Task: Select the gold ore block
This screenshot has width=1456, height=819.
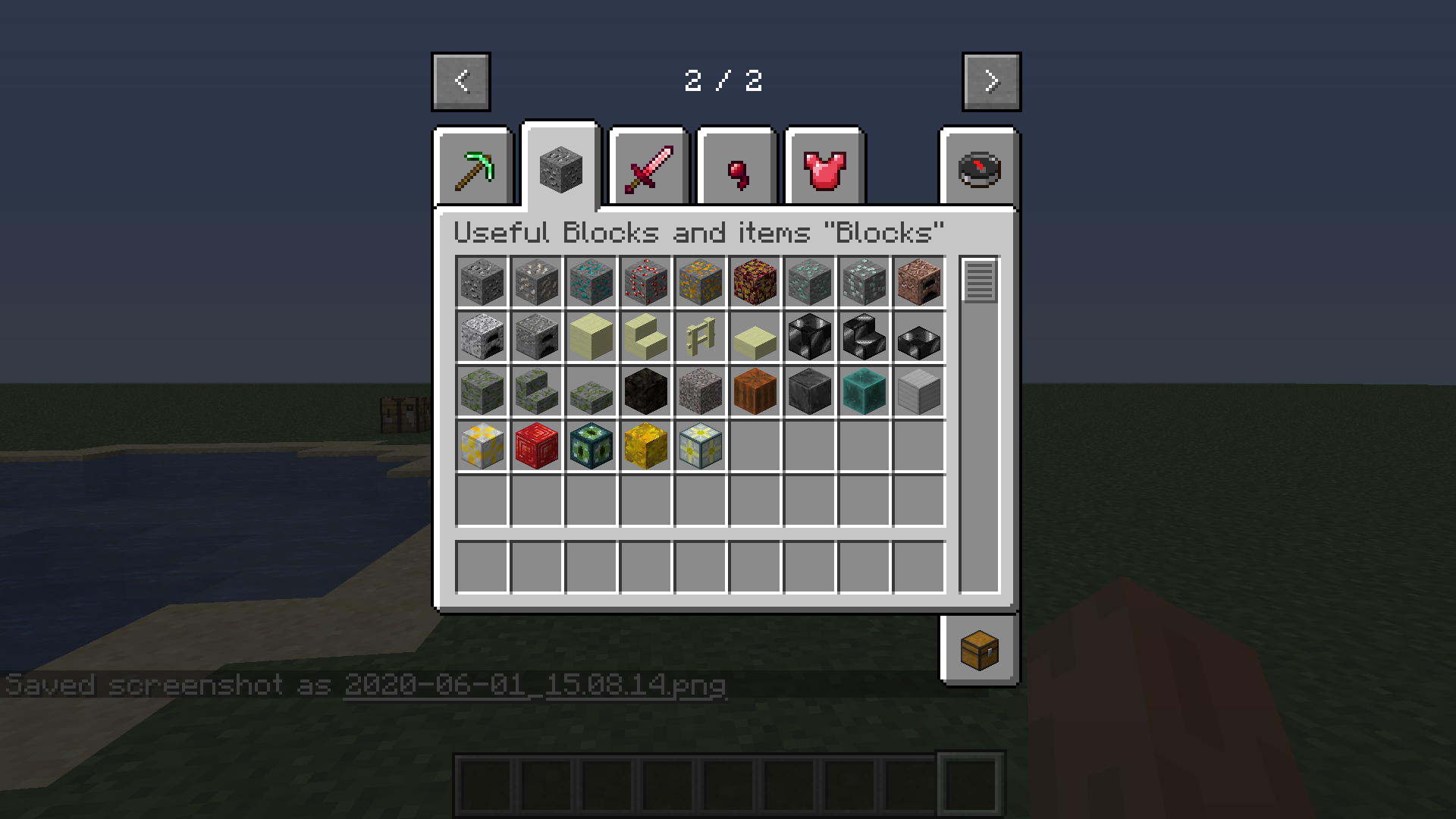Action: coord(700,282)
